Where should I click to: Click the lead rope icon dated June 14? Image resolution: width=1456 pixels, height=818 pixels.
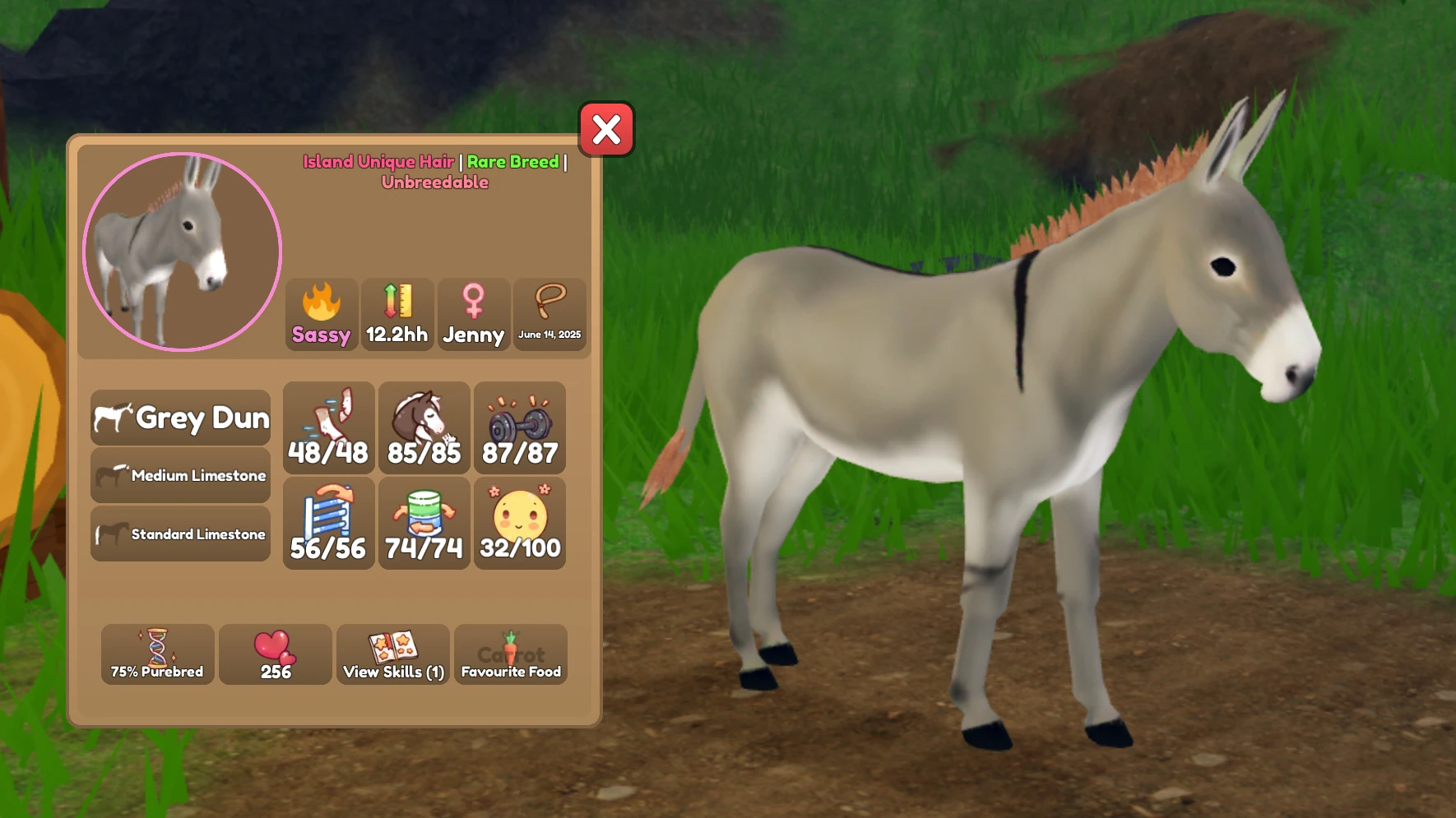(549, 312)
